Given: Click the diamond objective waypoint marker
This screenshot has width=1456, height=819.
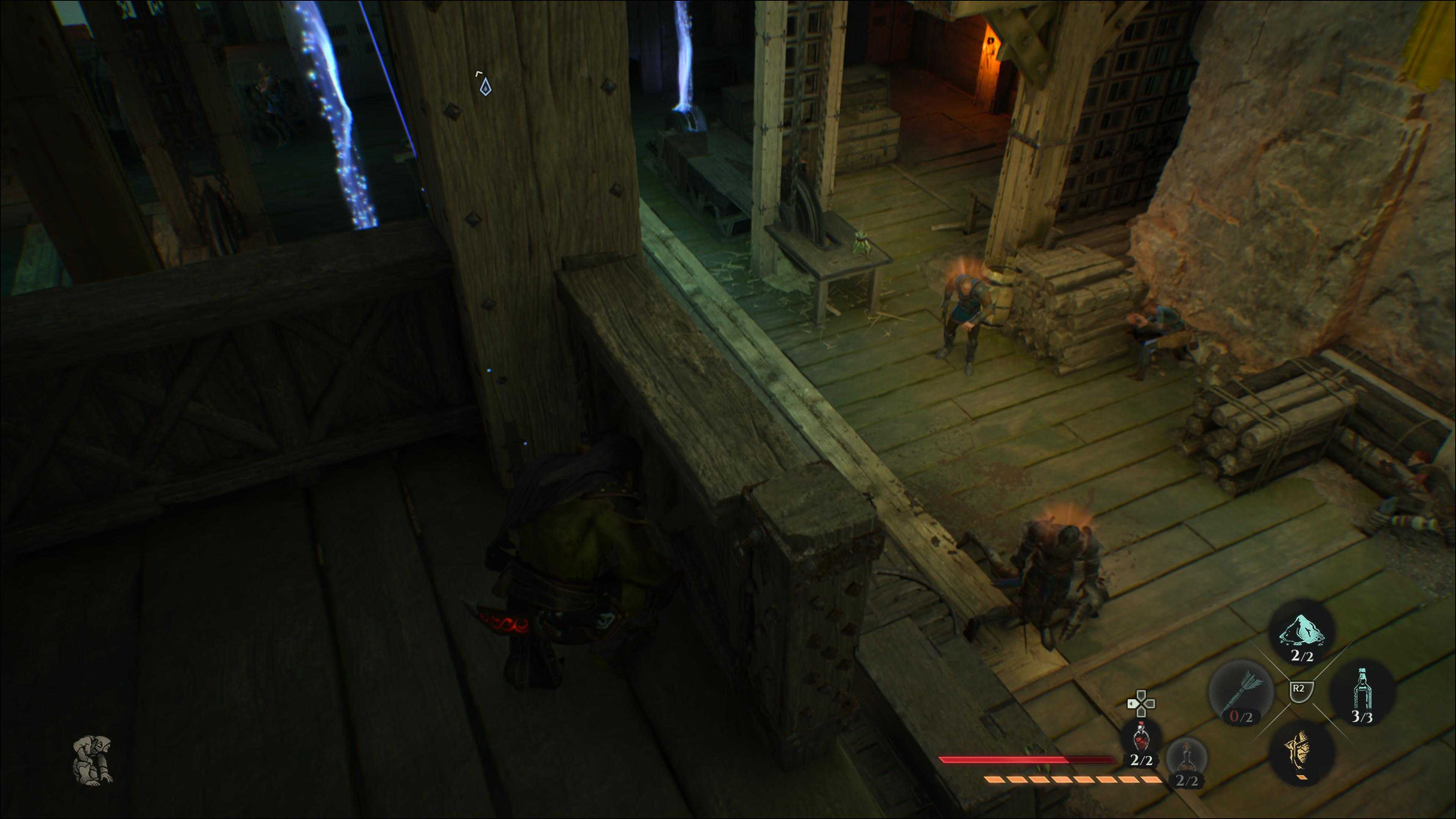Looking at the screenshot, I should pos(485,86).
